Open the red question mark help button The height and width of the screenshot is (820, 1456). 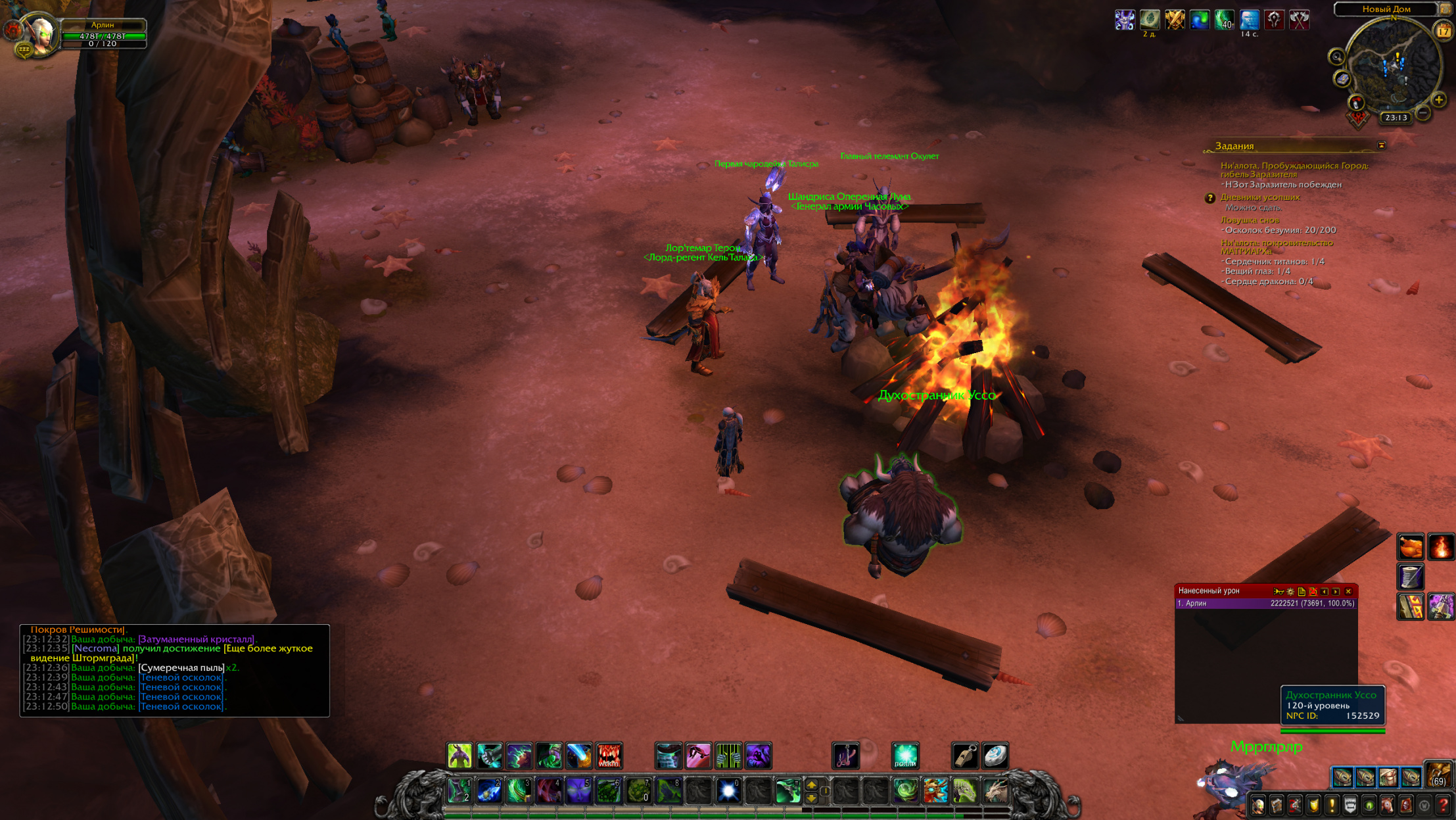(1443, 806)
